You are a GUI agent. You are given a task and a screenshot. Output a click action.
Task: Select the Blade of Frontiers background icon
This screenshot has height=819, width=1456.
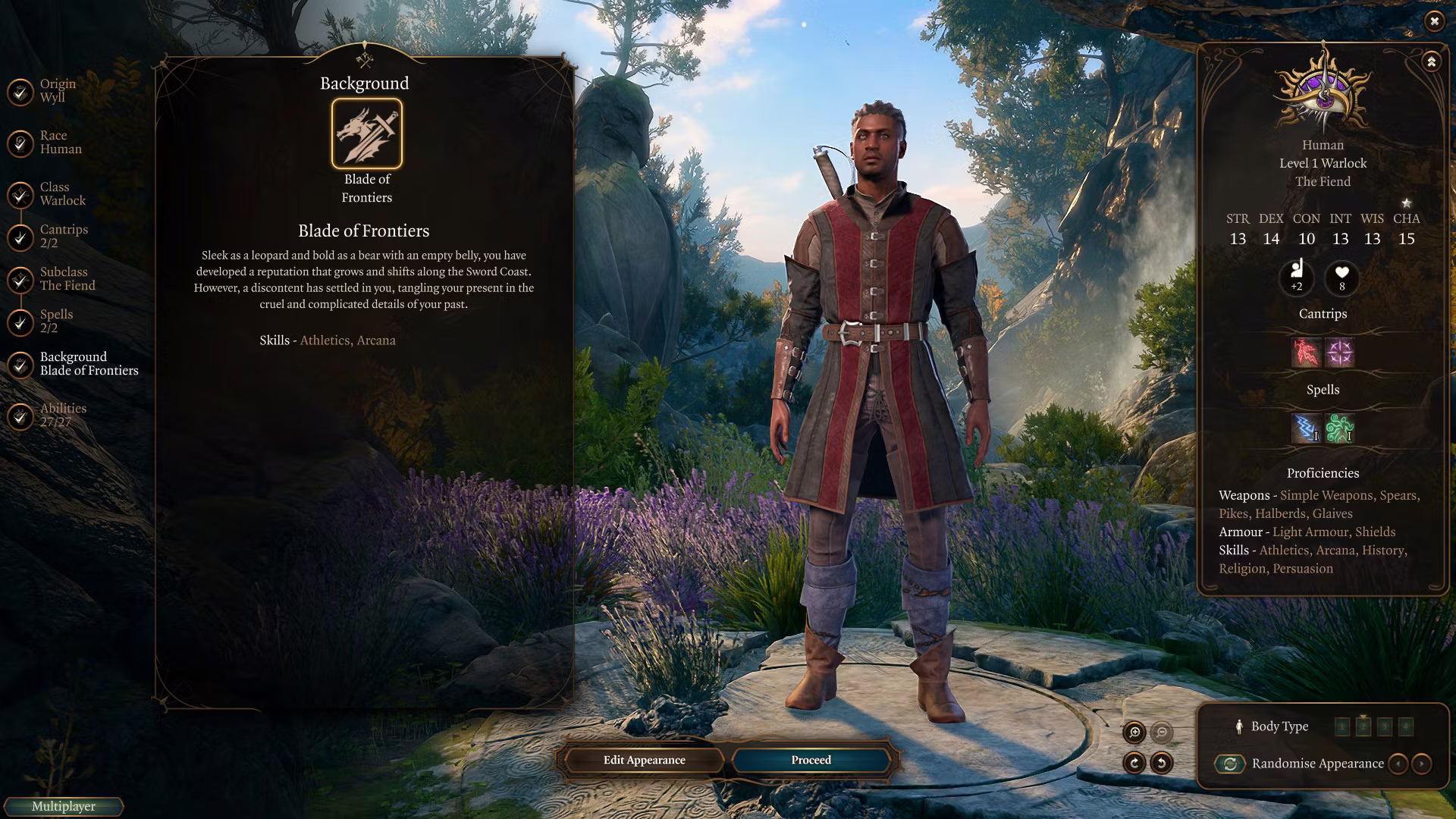tap(367, 133)
